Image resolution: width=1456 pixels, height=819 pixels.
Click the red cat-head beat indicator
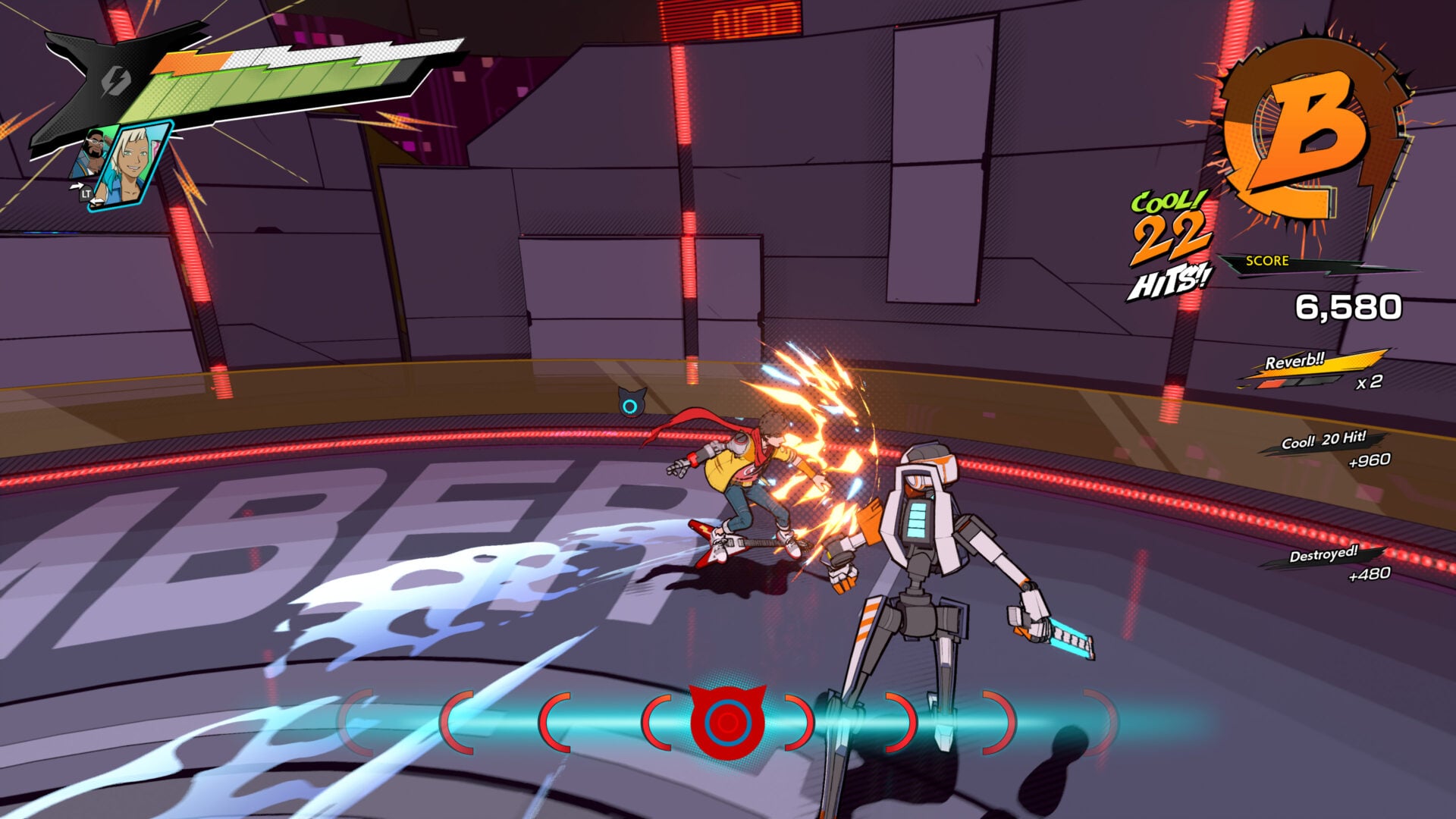[726, 720]
